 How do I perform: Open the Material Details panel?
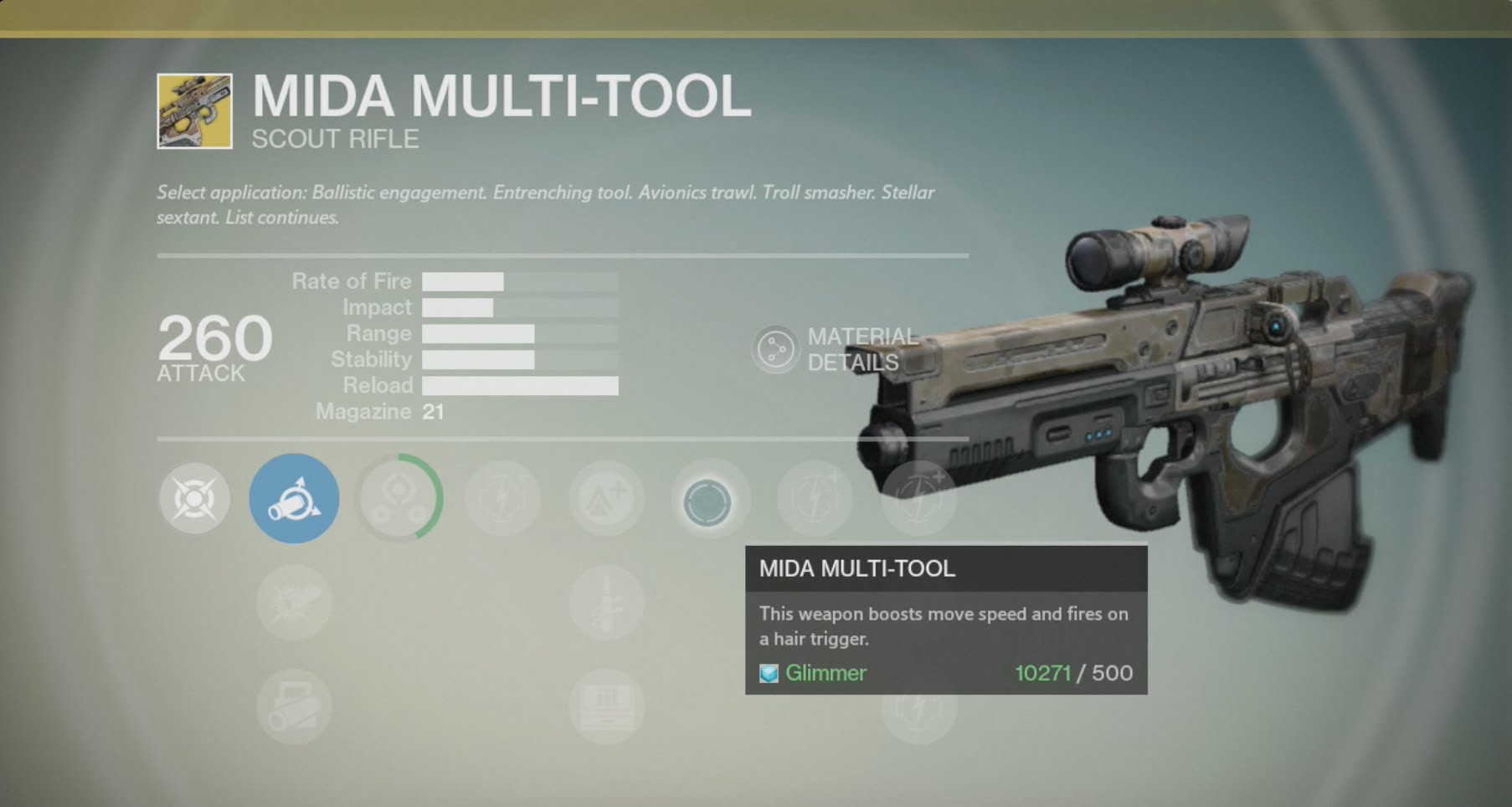775,349
